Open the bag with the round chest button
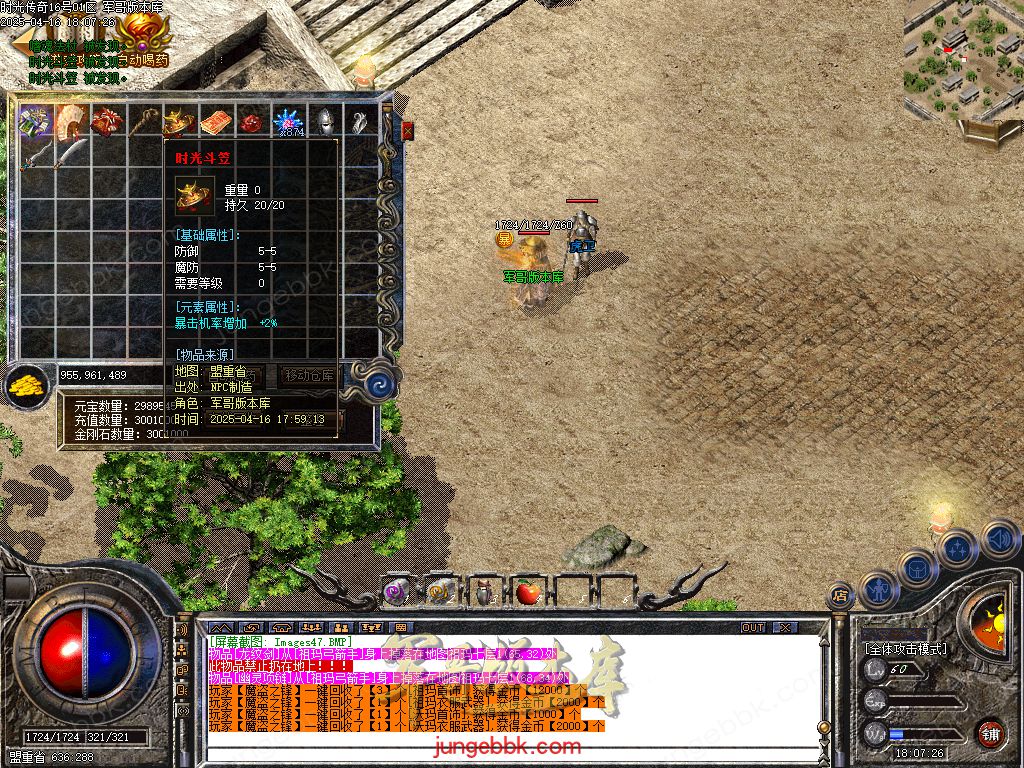Screen dimensions: 1024x768 click(x=917, y=570)
